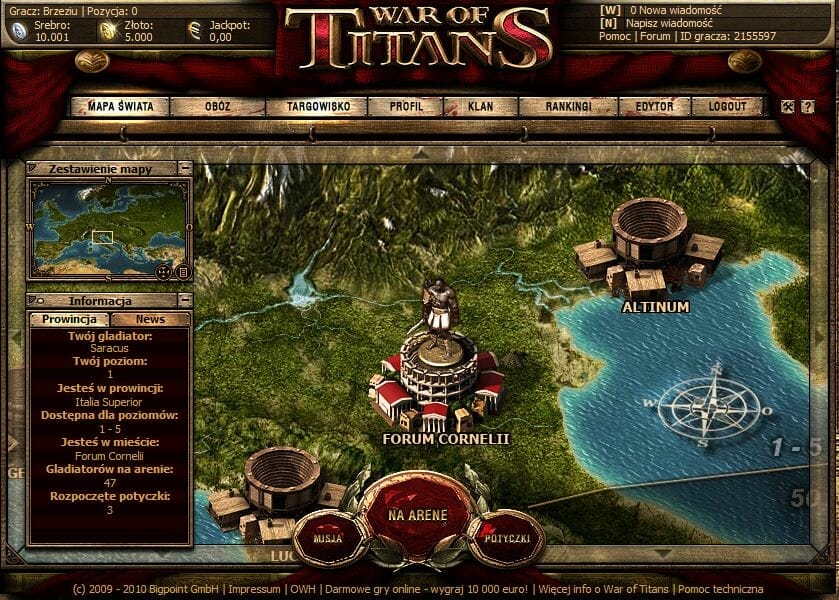Switch to the News tab
839x600 pixels.
coord(151,319)
